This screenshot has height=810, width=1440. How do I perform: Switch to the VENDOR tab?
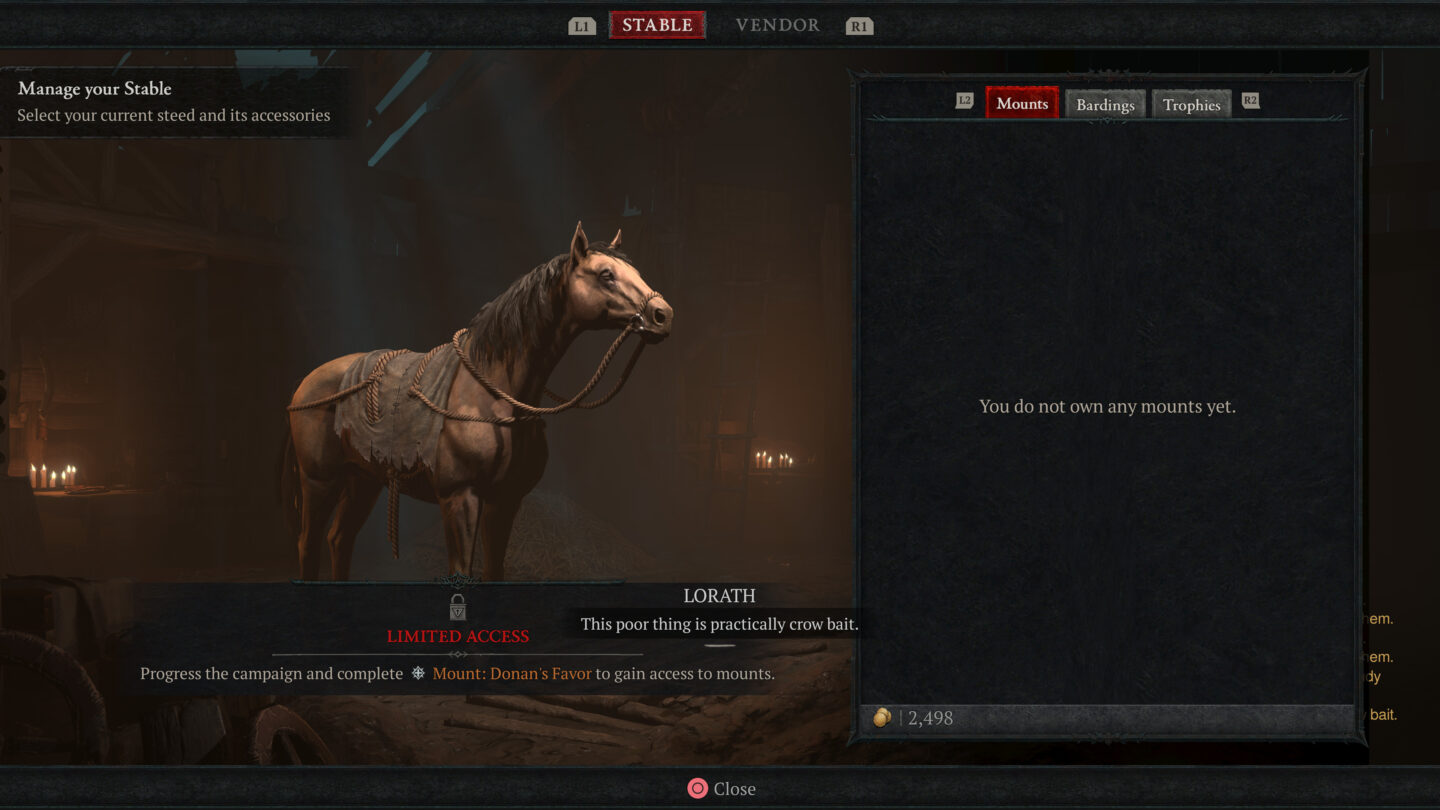(777, 24)
